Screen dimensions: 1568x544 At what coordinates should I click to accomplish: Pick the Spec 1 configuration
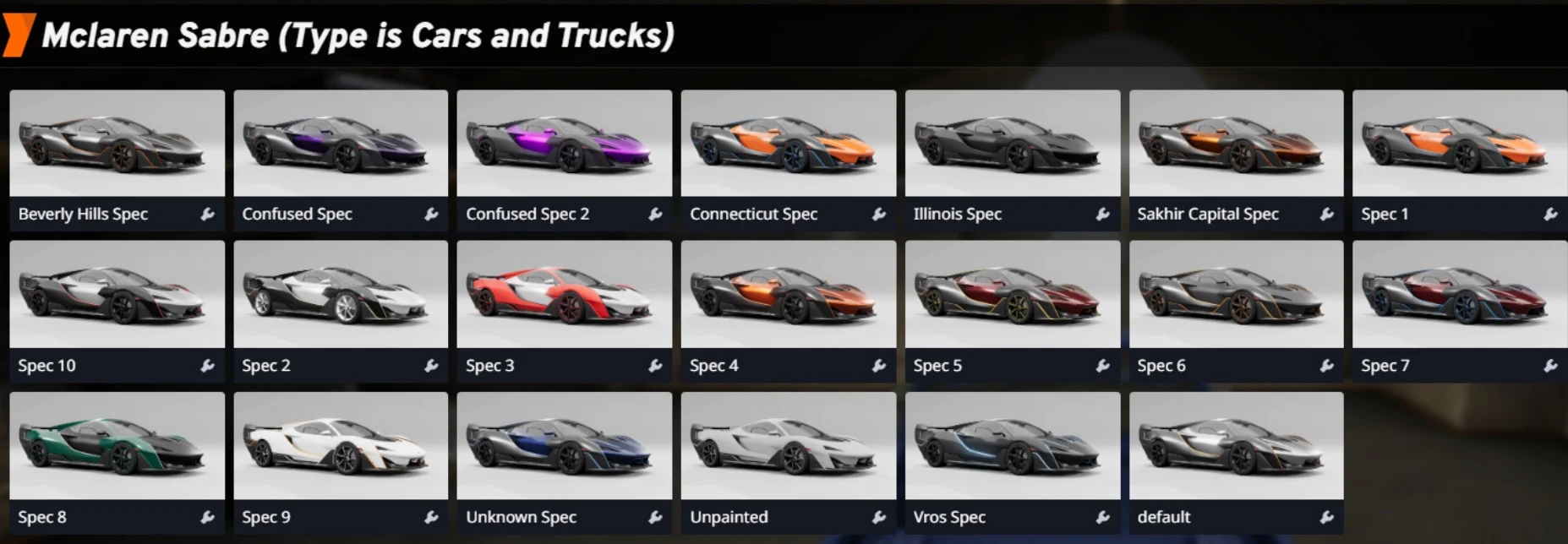[1459, 144]
